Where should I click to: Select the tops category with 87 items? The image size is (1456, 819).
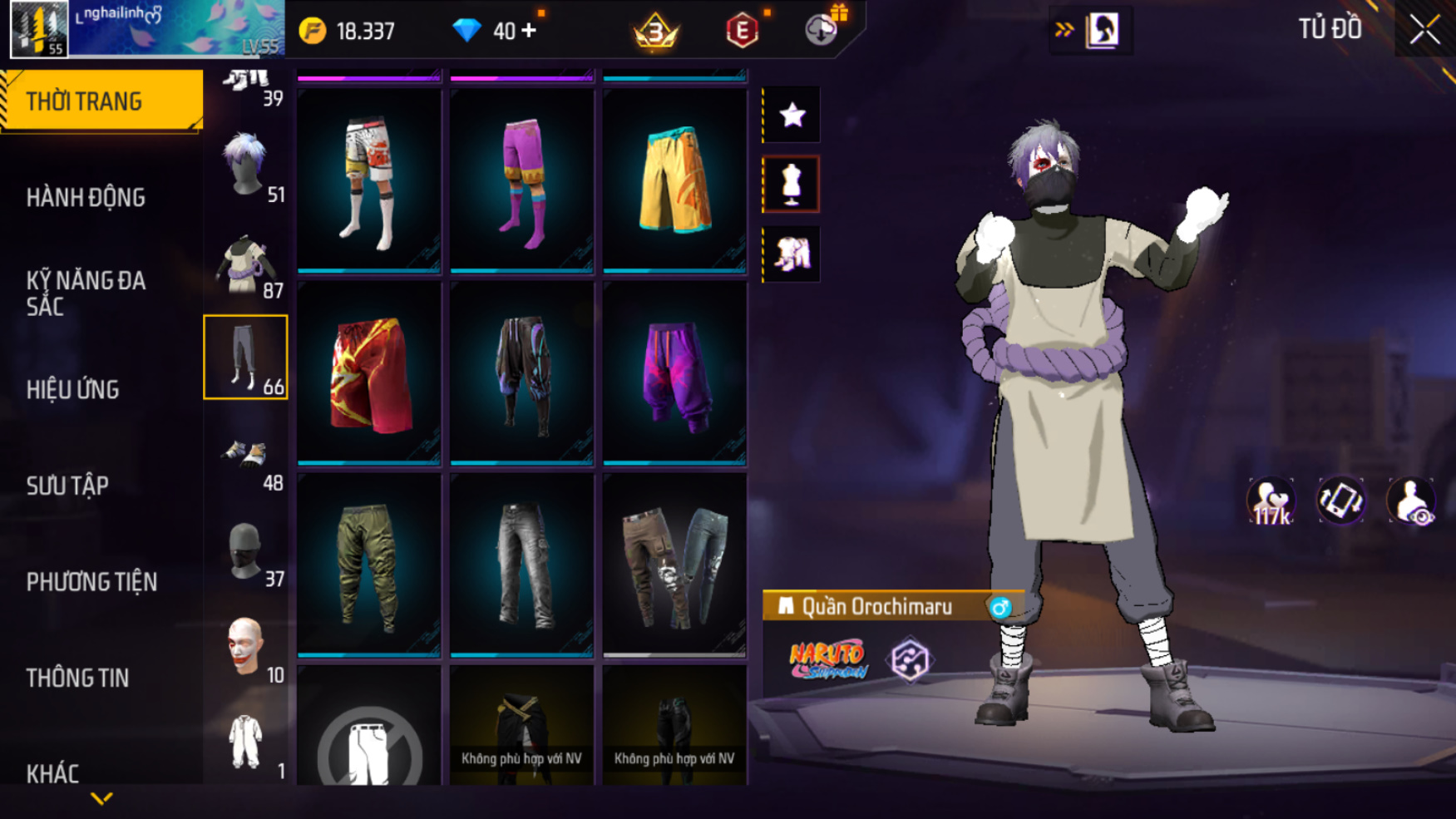point(246,264)
